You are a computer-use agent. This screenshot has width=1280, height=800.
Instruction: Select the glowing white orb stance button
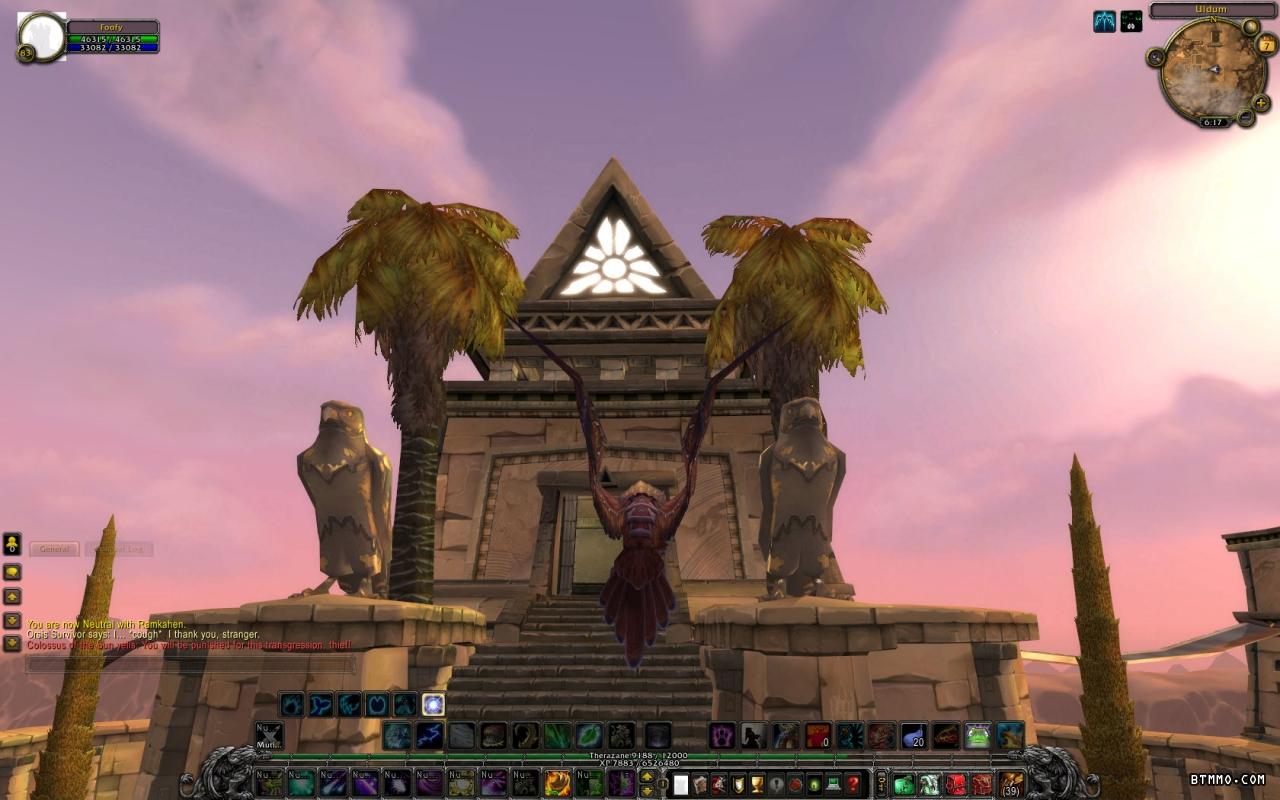tap(433, 704)
